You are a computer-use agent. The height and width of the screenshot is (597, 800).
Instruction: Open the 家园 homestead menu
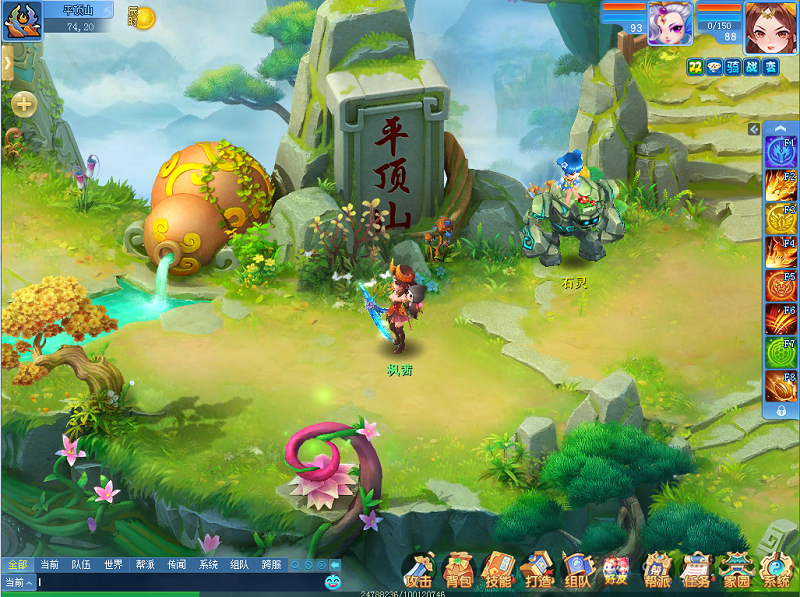737,571
